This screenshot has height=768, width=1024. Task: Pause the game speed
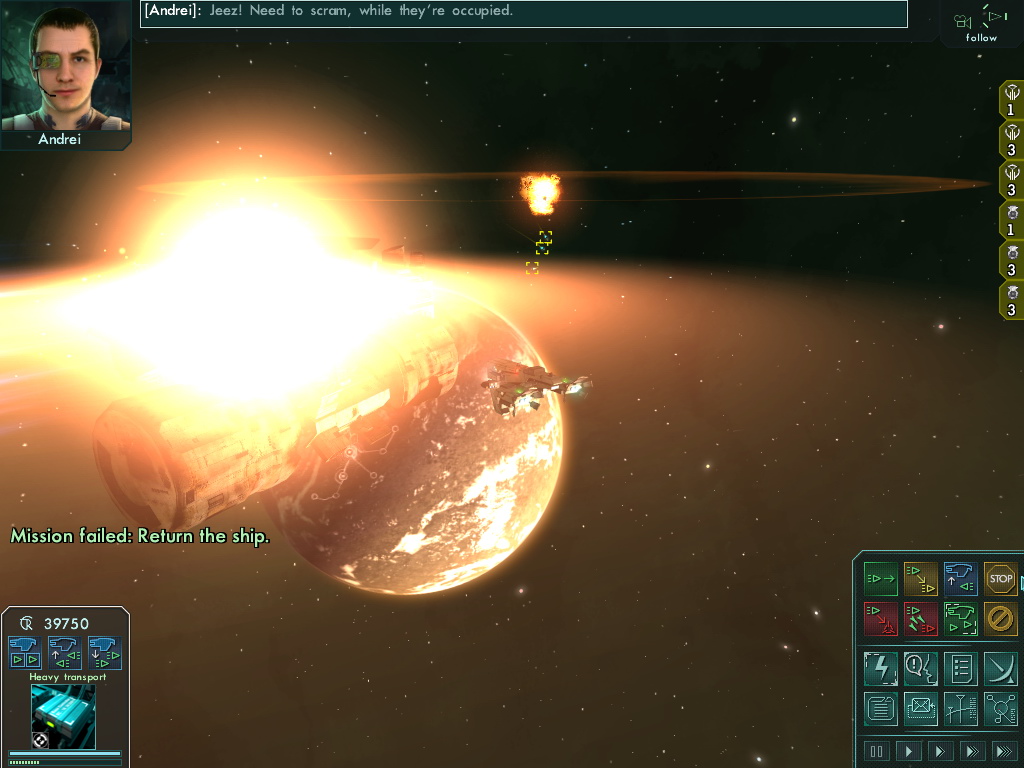(x=877, y=751)
